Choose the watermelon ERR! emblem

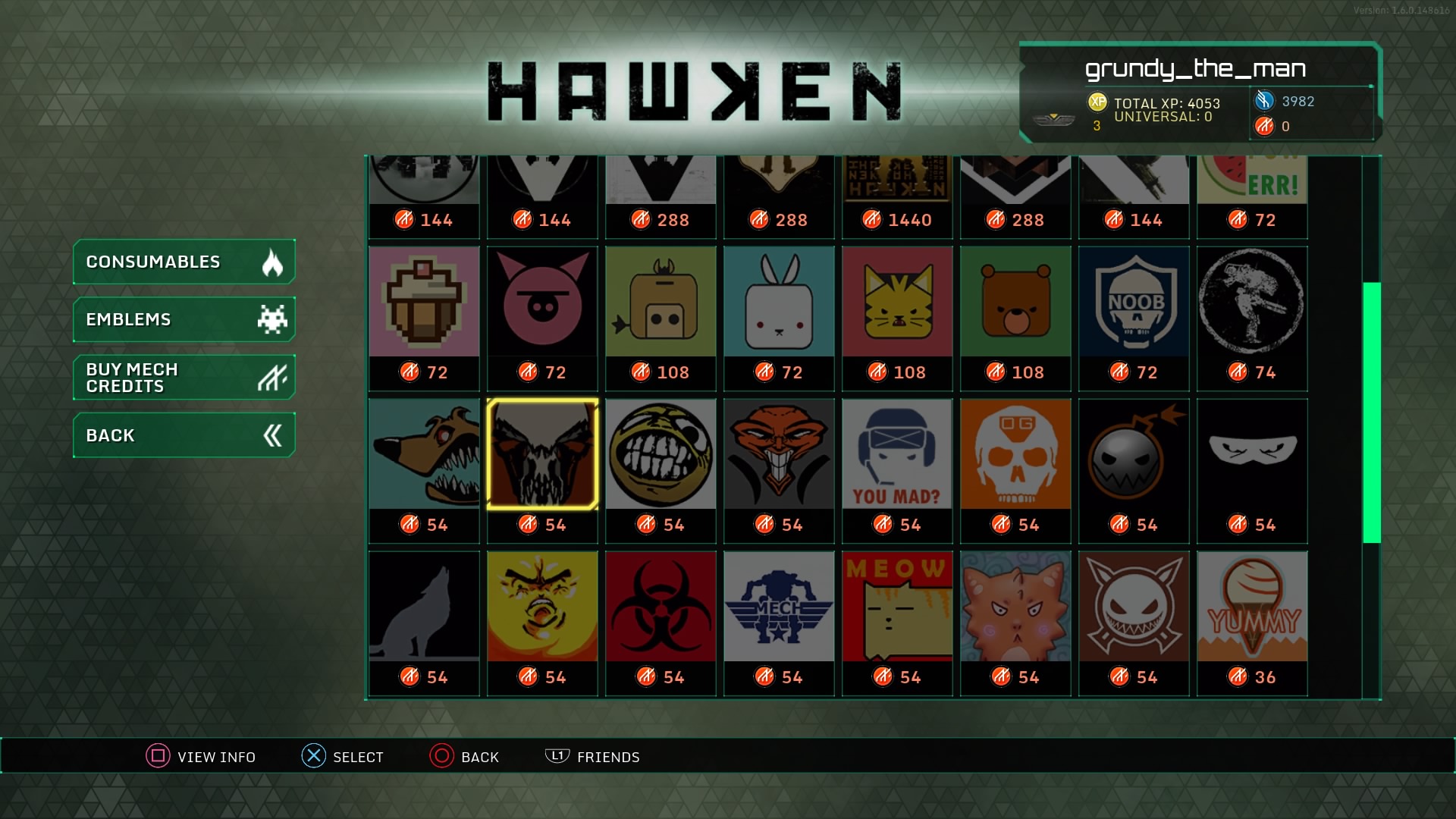pyautogui.click(x=1252, y=178)
